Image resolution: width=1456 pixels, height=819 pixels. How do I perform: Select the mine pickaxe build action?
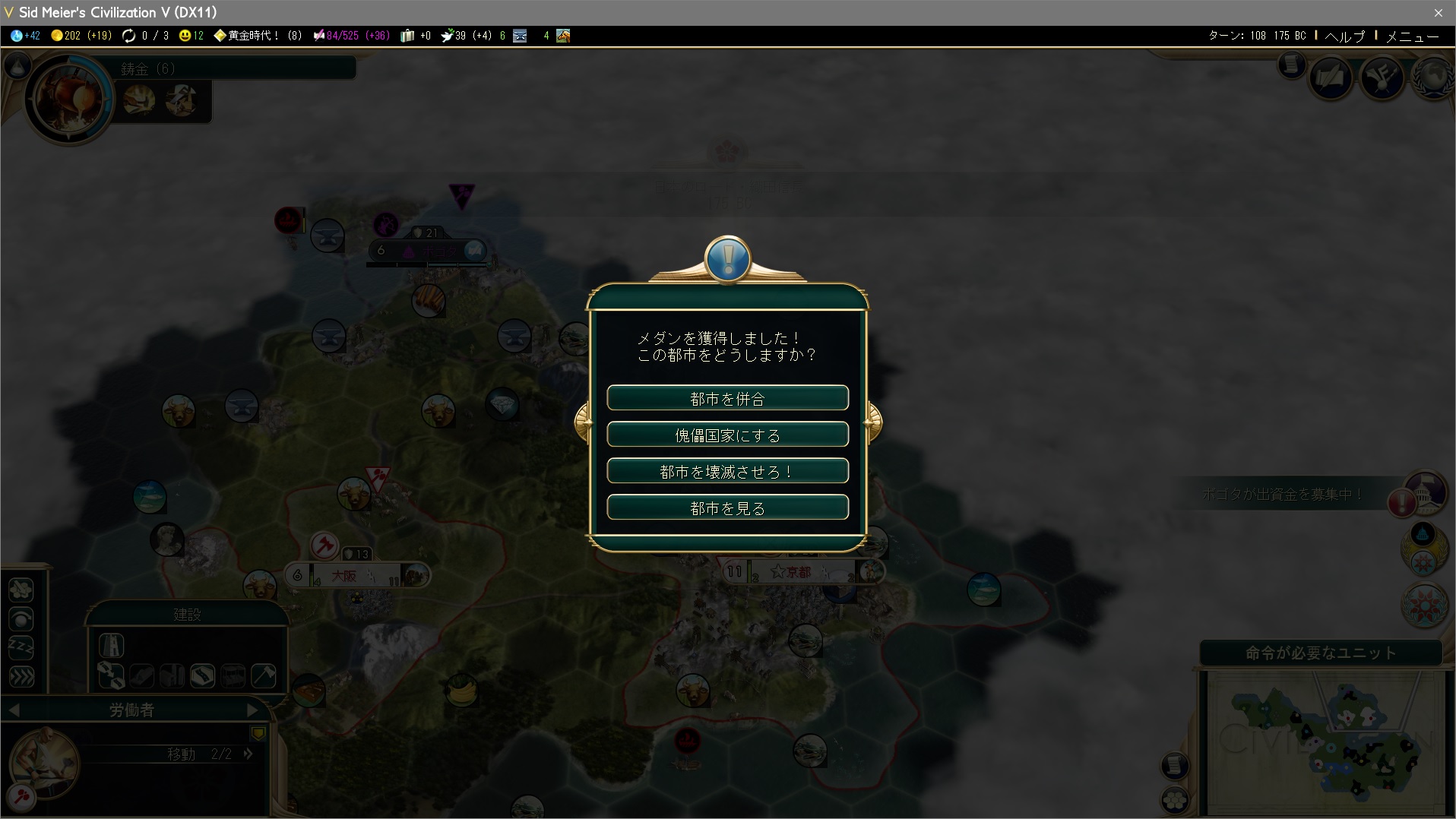[x=263, y=675]
